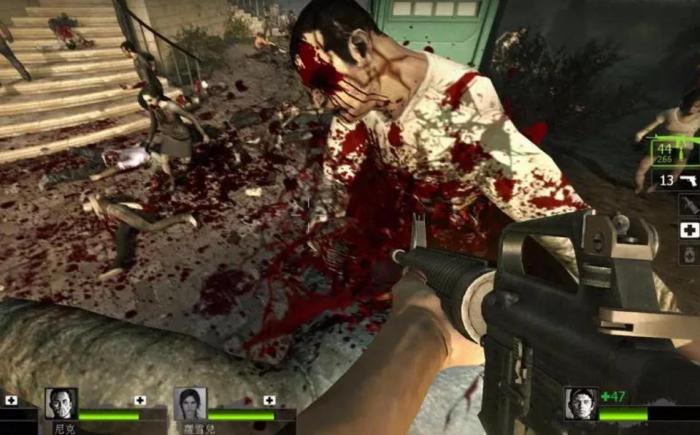Select the pain pills slot
This screenshot has height=435, width=700.
point(690,255)
